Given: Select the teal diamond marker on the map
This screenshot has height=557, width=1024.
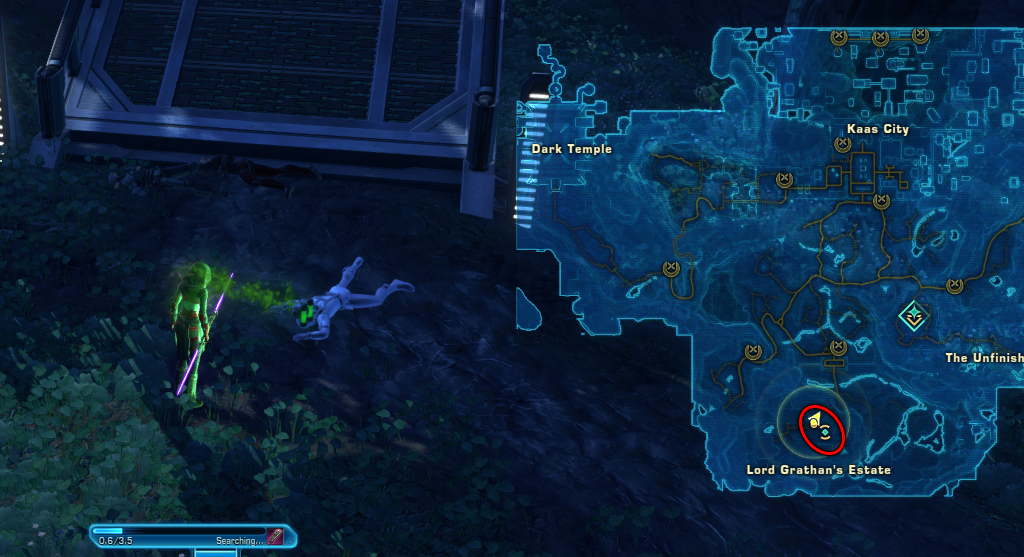Looking at the screenshot, I should coord(912,318).
